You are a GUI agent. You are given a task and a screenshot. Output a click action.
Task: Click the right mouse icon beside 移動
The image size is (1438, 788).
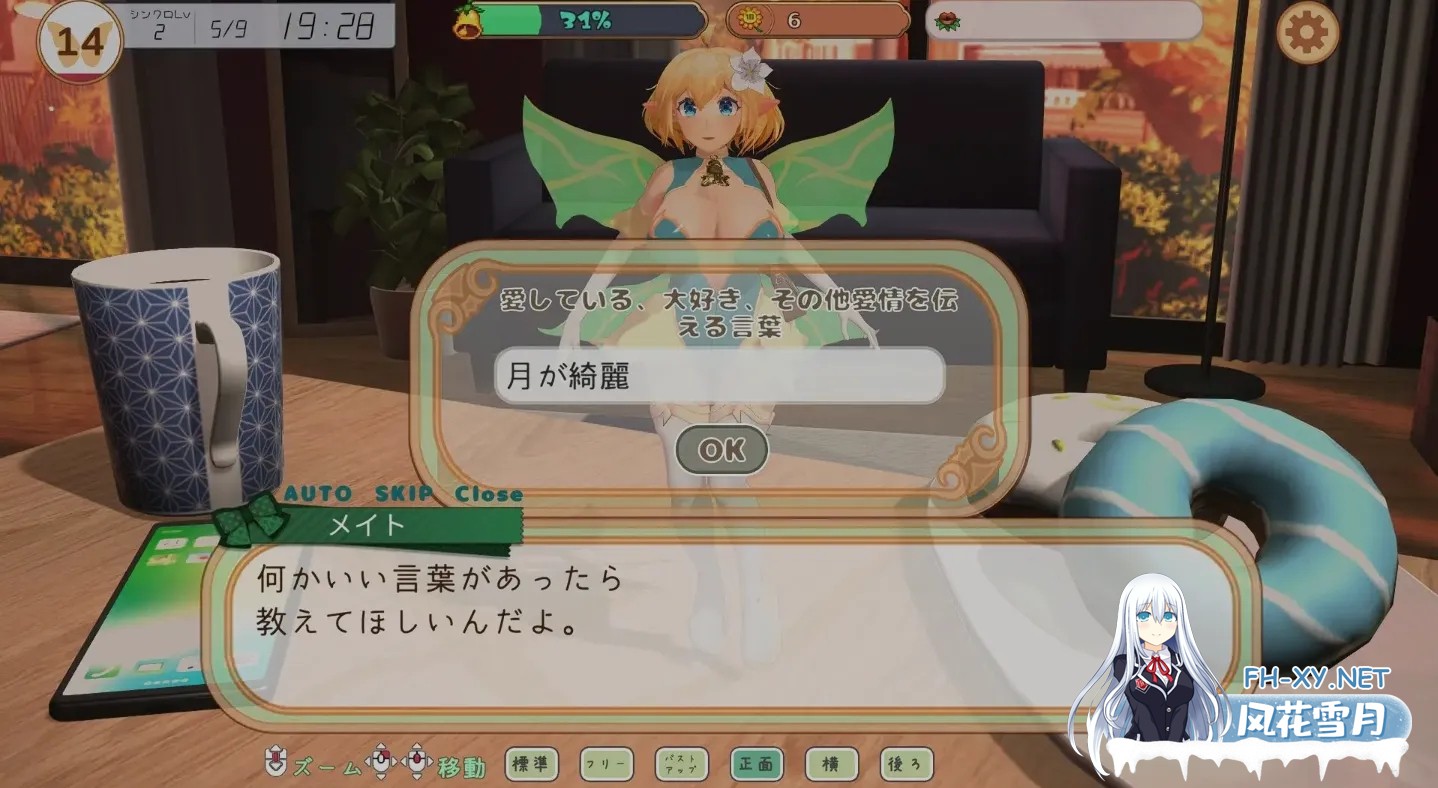[x=417, y=760]
